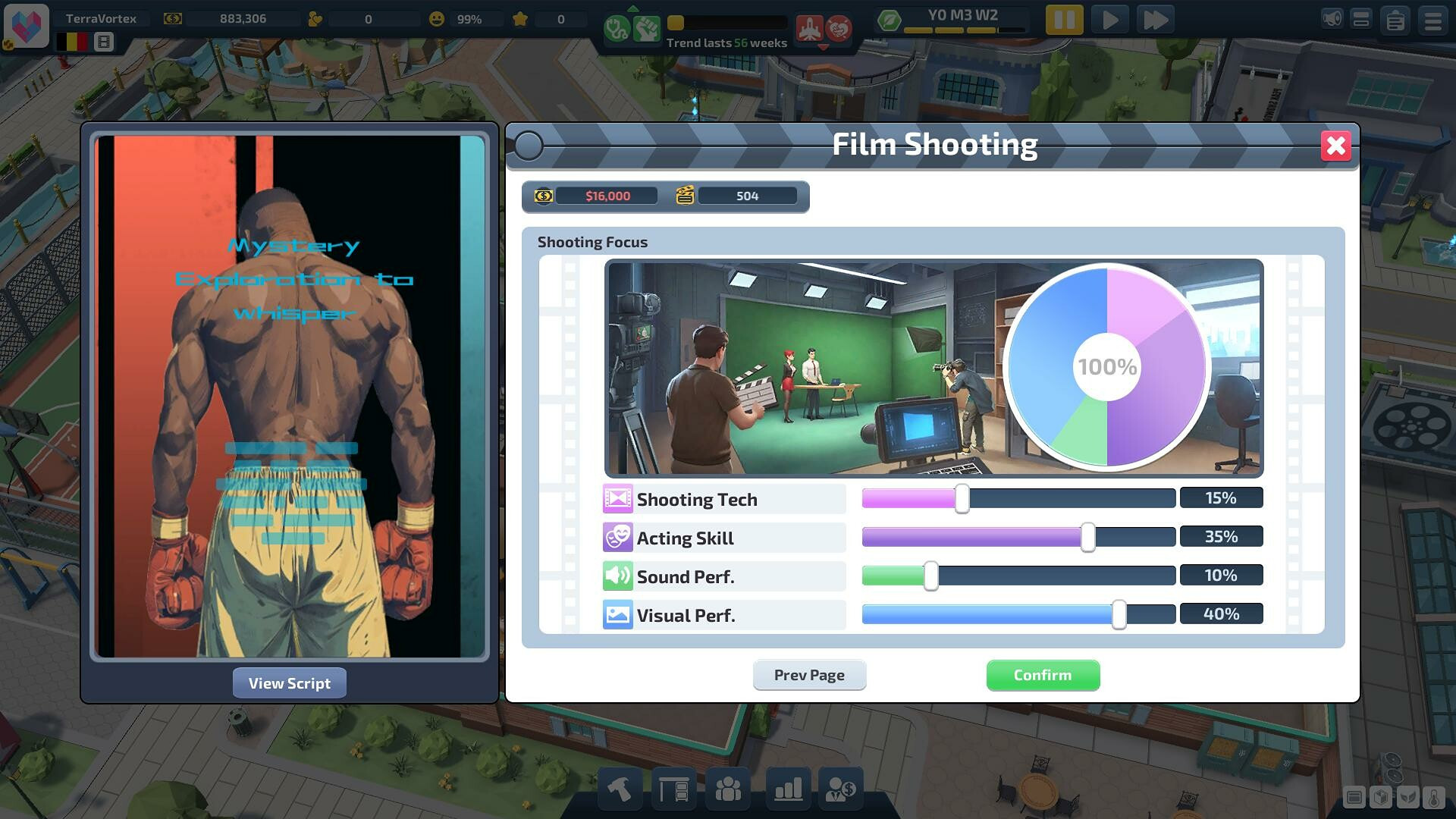
Task: Click the money bag icon beside $16,000
Action: 543,196
